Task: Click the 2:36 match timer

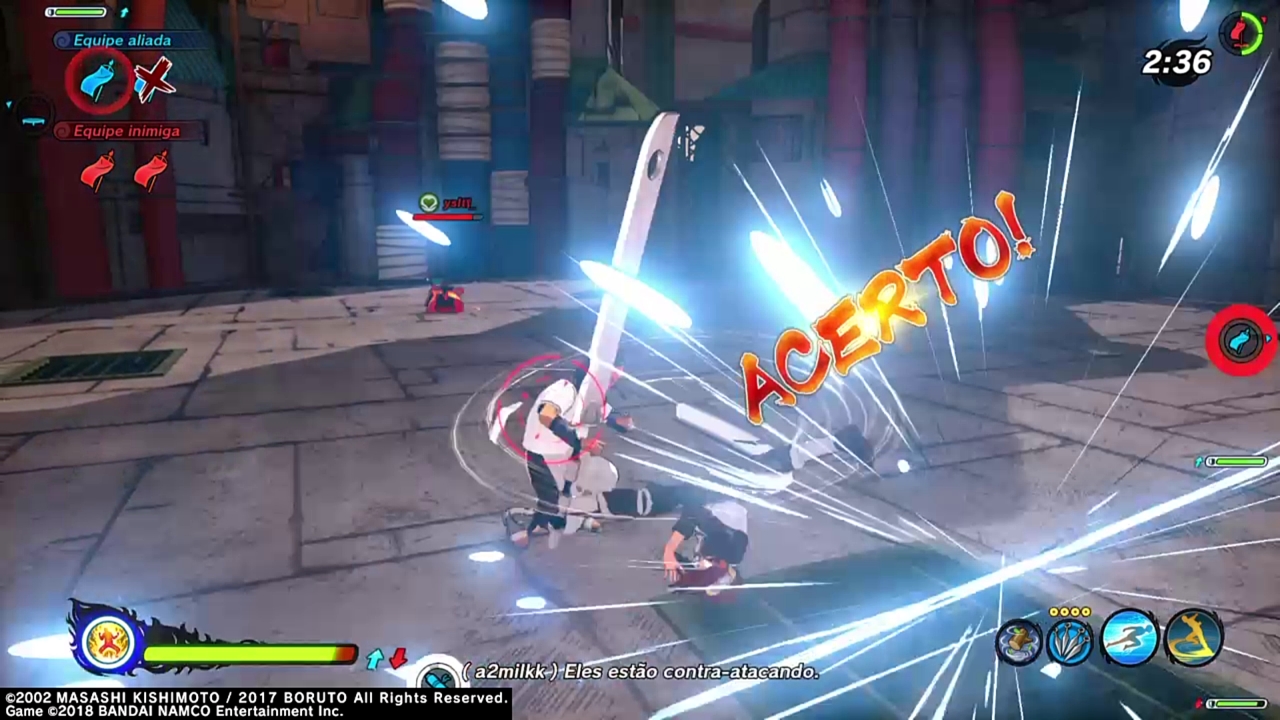Action: pos(1176,63)
